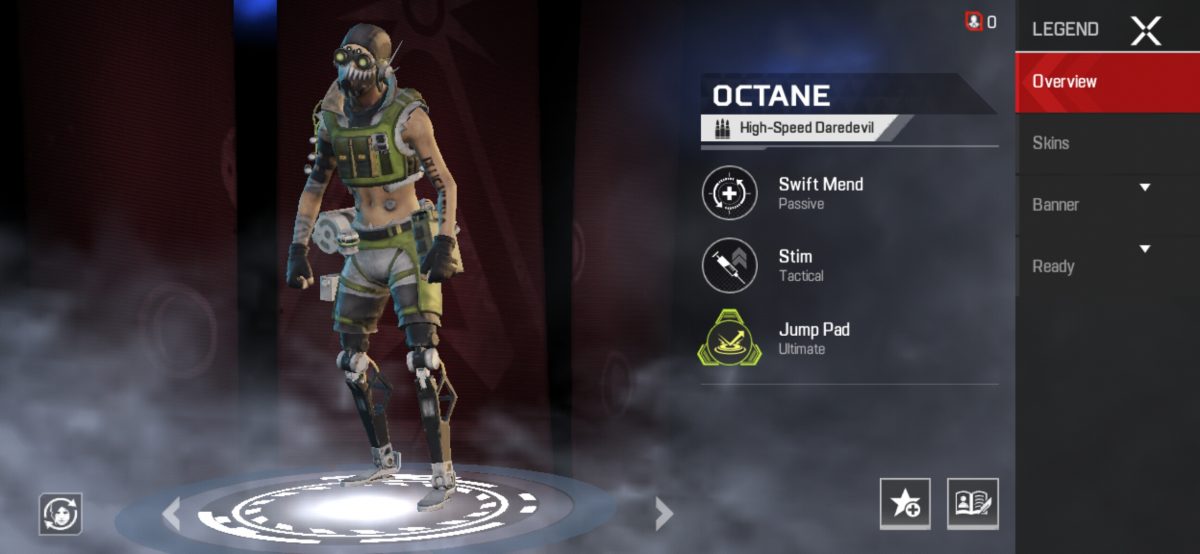Go to the next legend with right arrow

click(663, 514)
